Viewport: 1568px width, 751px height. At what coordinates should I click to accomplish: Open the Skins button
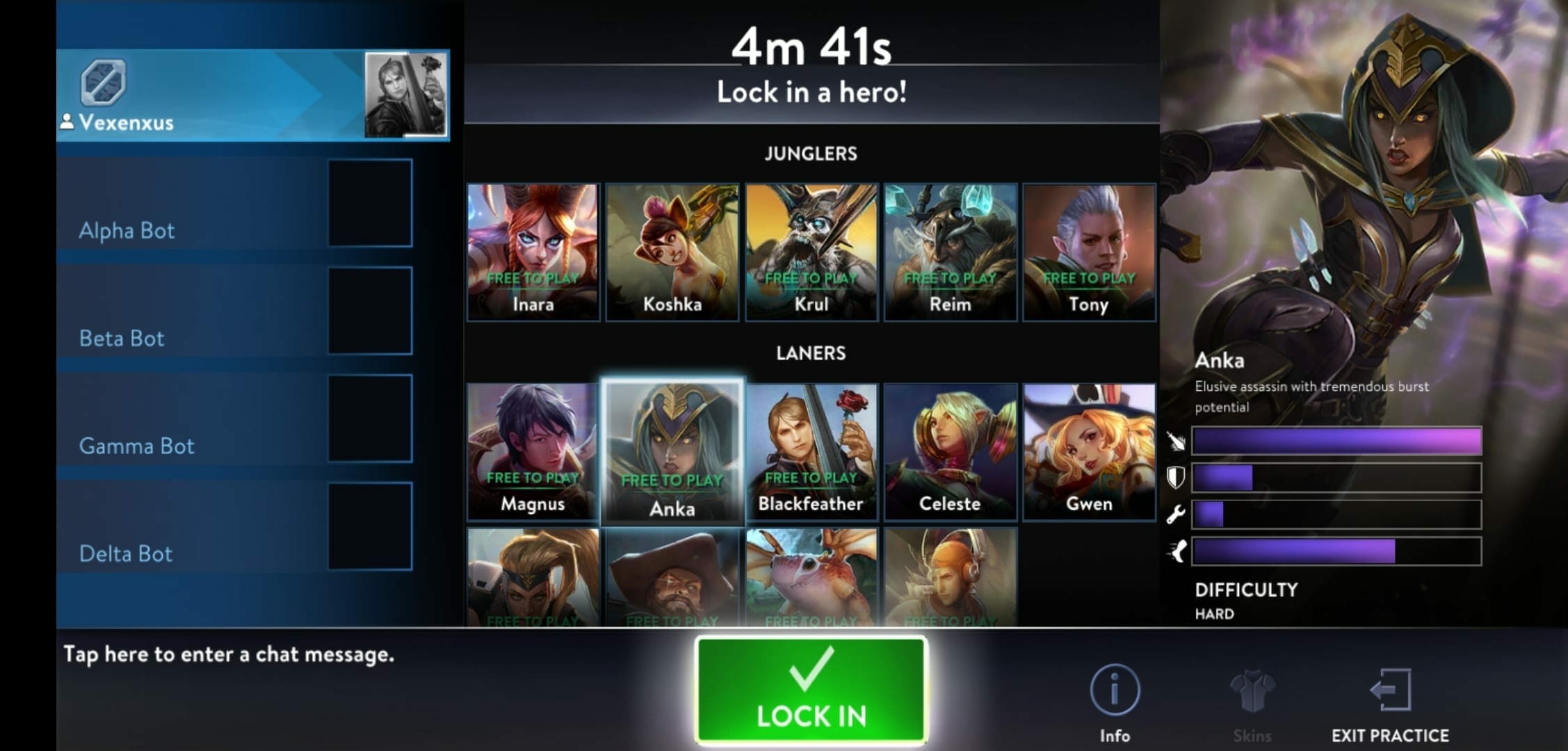(x=1252, y=703)
